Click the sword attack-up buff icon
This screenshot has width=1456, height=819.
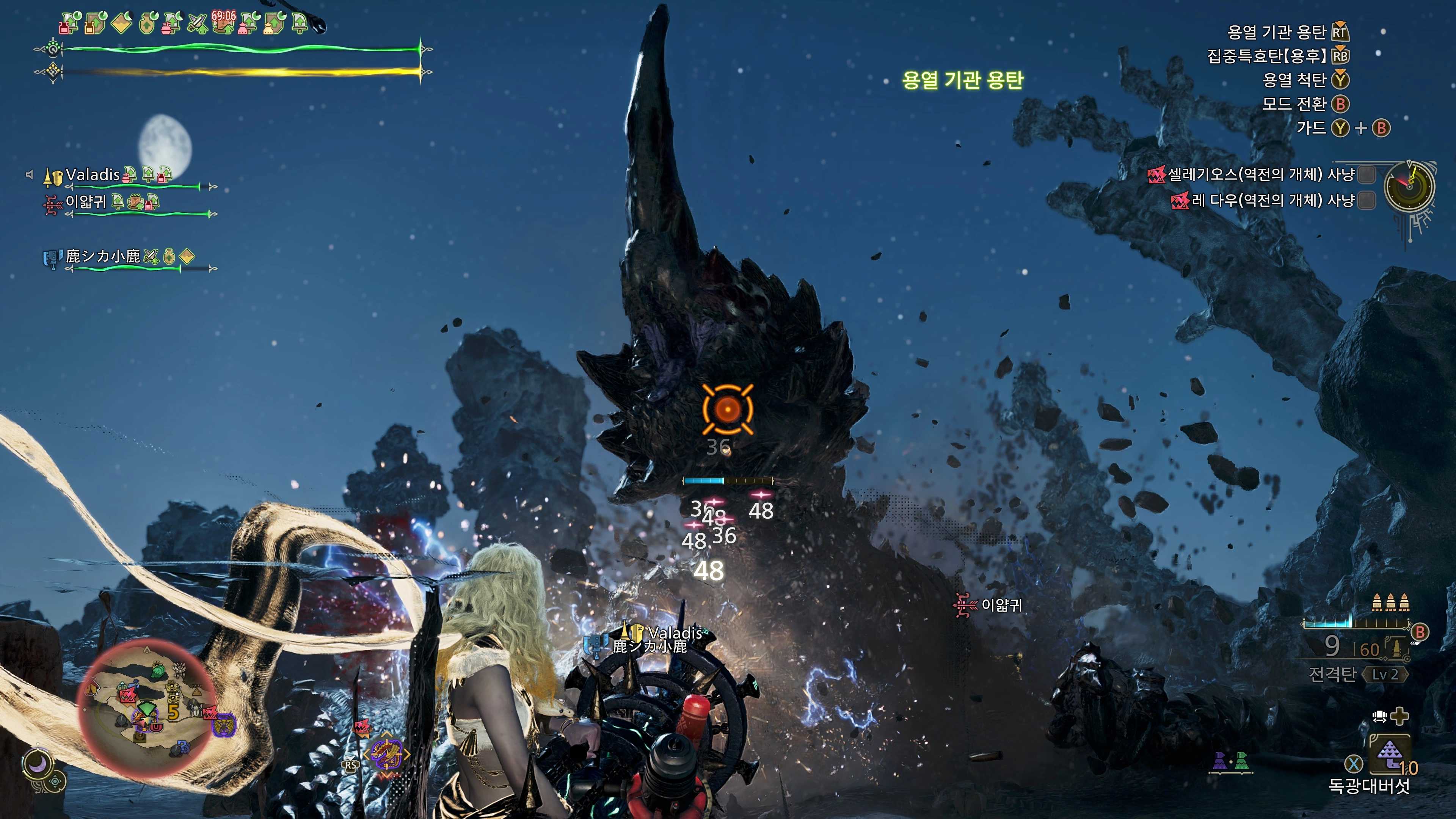(x=197, y=24)
